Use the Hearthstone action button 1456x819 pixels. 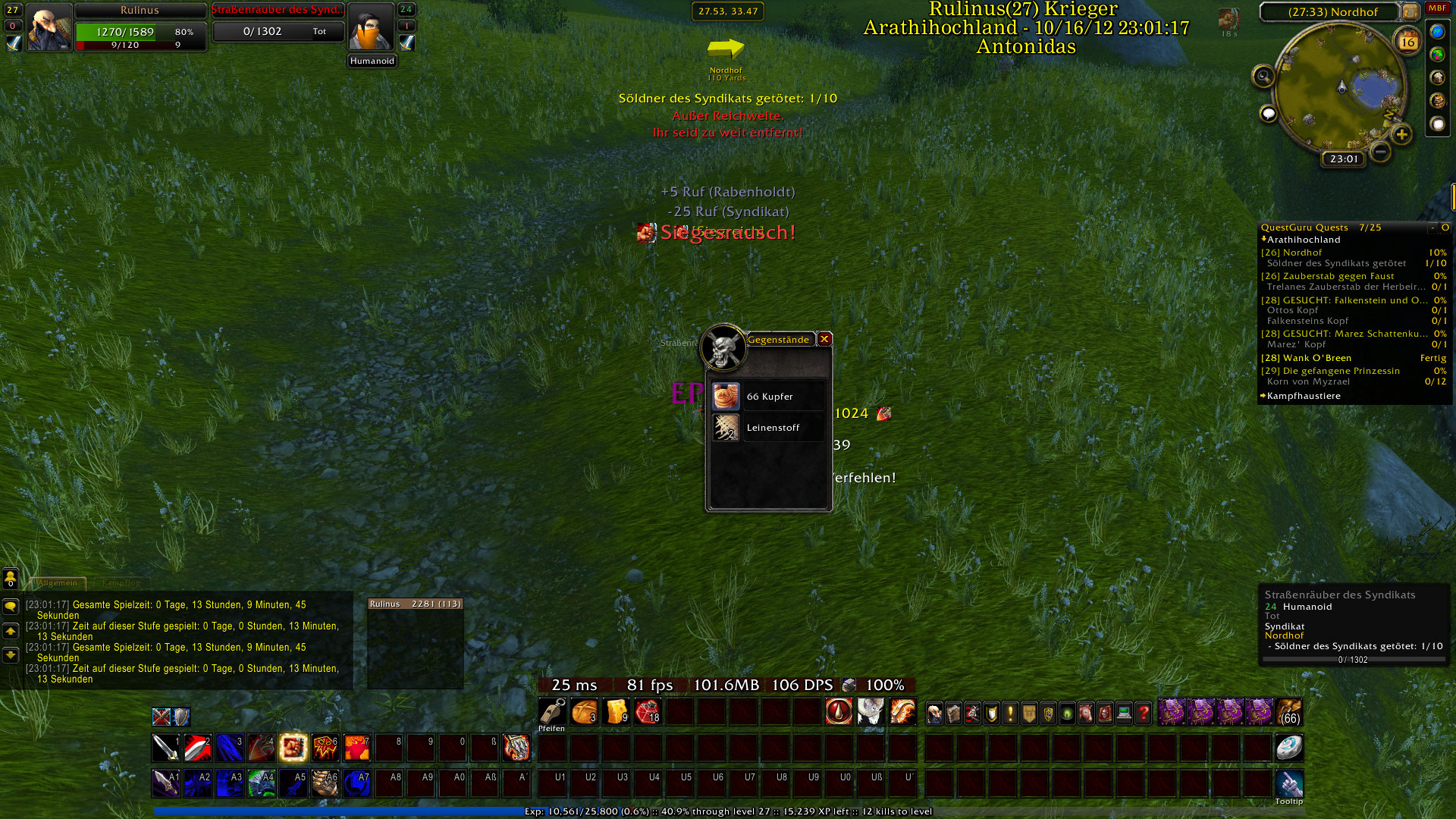click(1288, 748)
